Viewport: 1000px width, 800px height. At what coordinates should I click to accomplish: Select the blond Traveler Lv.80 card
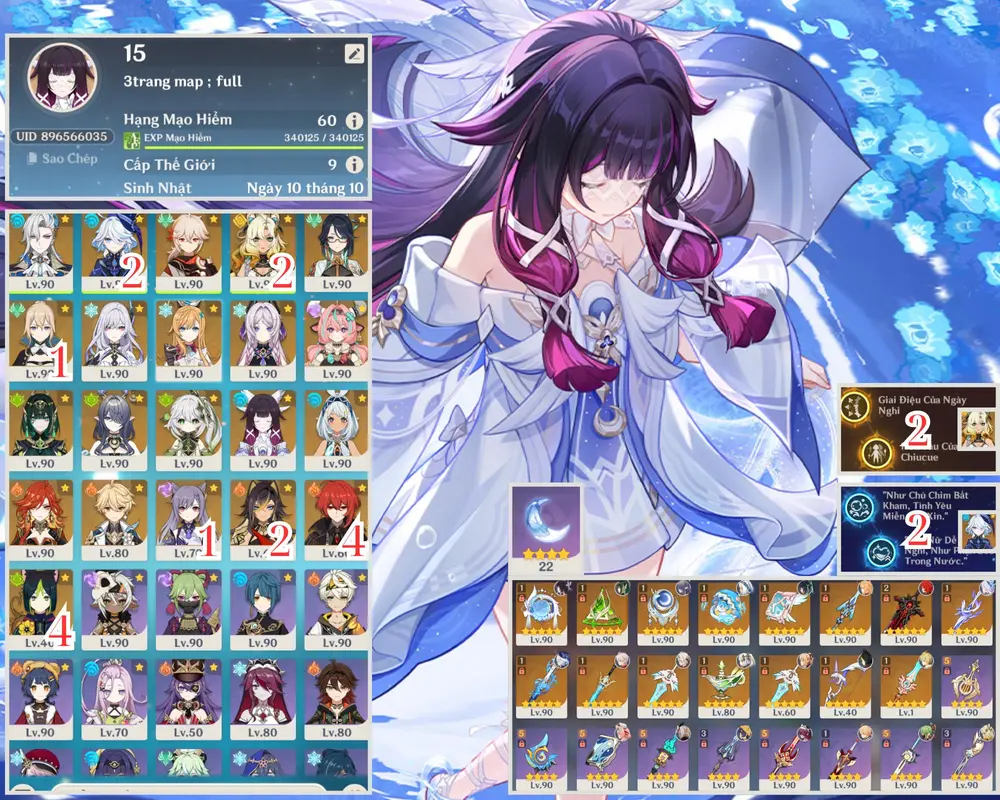click(x=114, y=517)
